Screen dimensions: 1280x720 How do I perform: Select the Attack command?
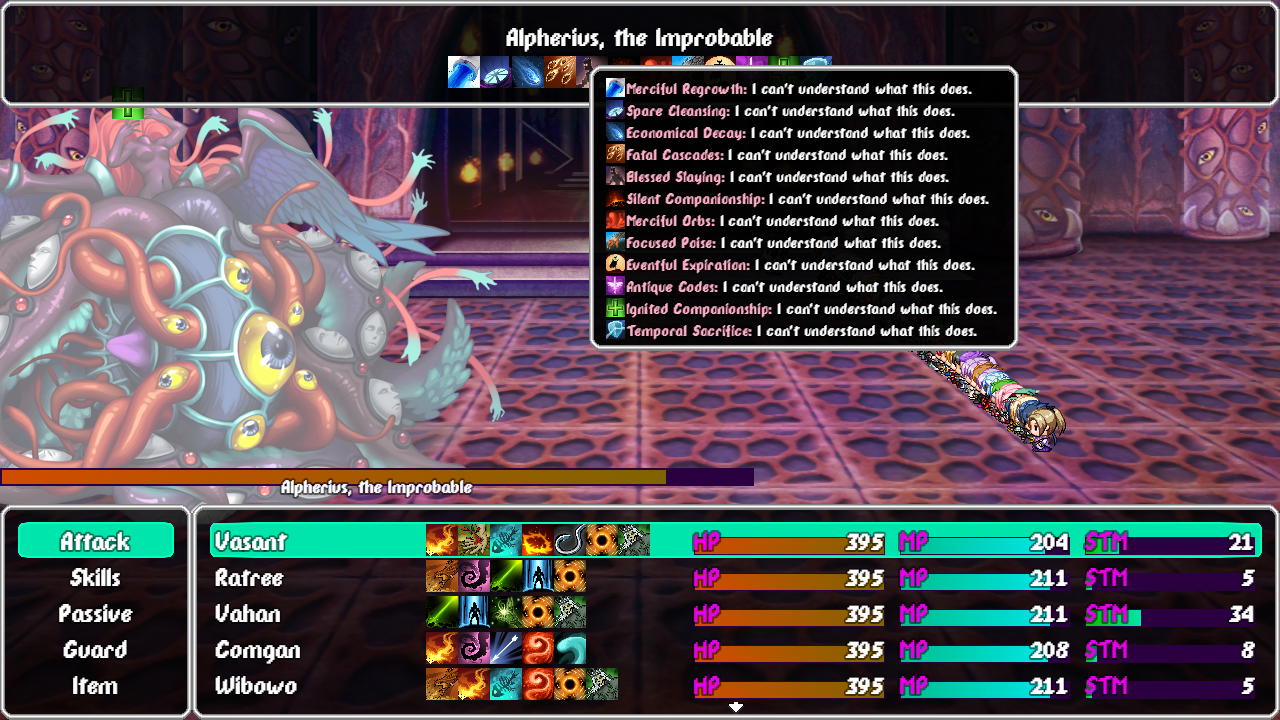[x=96, y=540]
